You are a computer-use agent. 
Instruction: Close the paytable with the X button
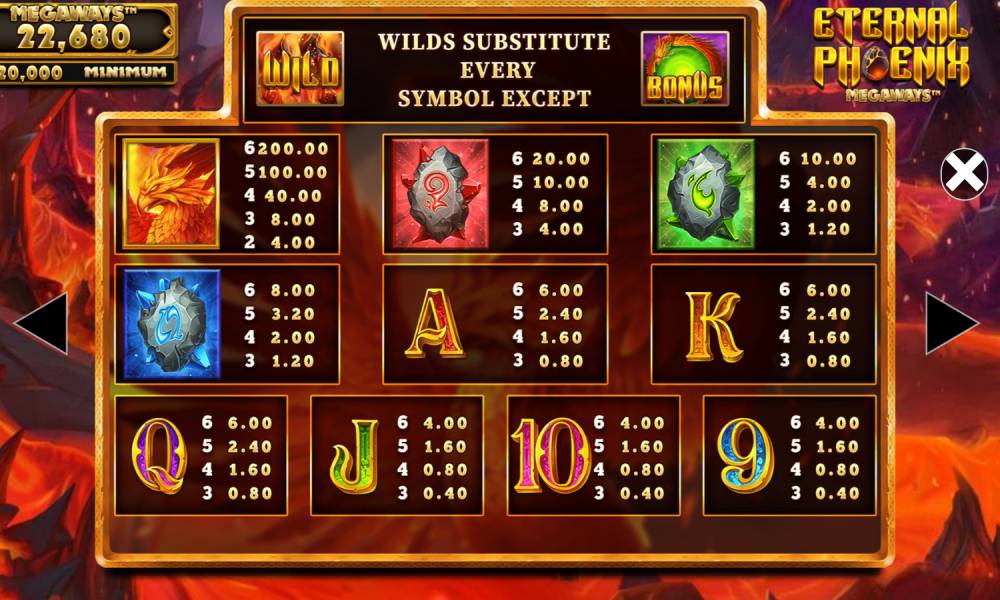tap(964, 174)
